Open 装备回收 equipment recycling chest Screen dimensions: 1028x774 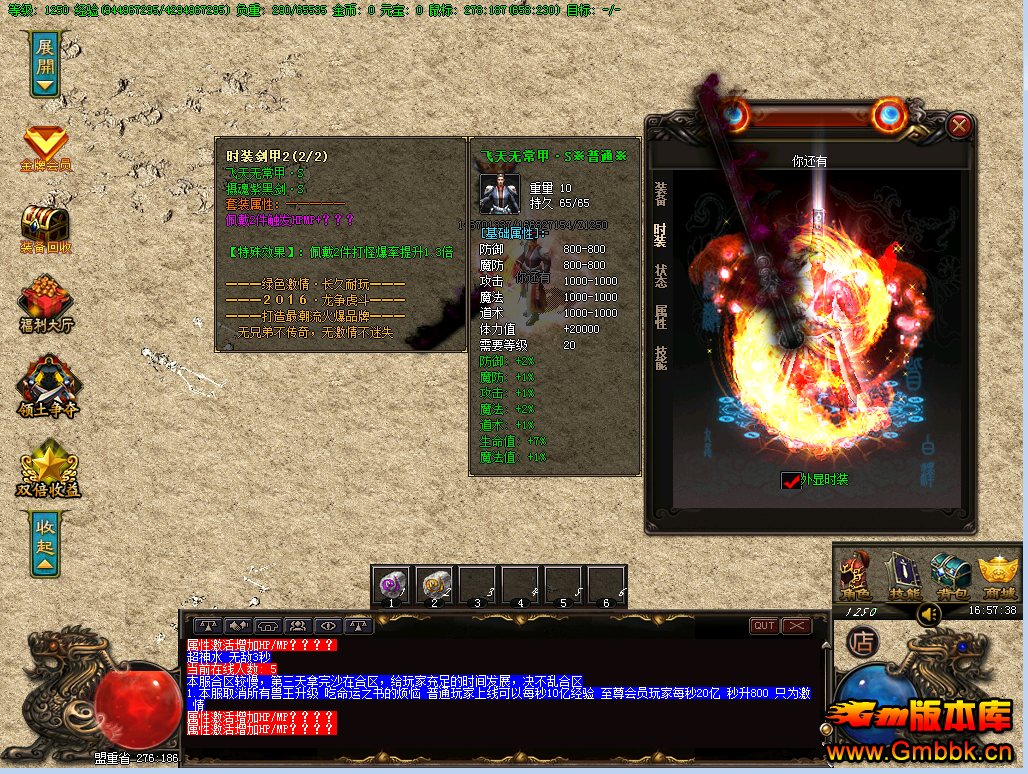(45, 227)
